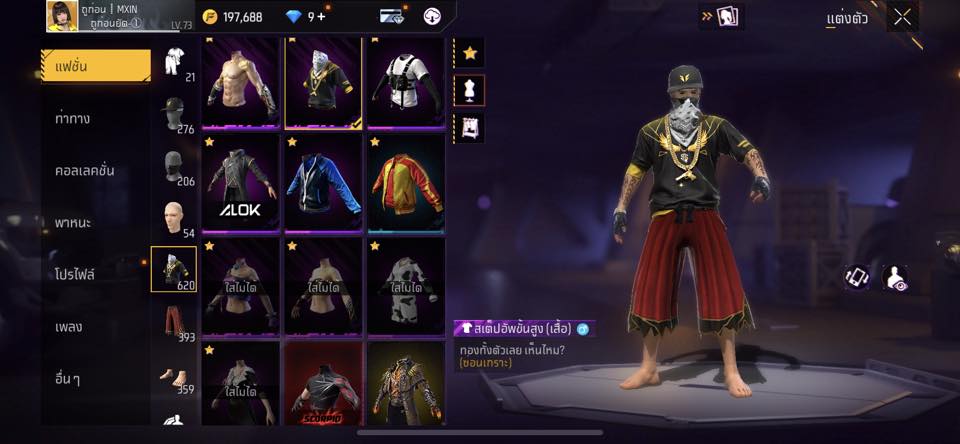Click the gold coin balance
The image size is (960, 444).
click(232, 16)
